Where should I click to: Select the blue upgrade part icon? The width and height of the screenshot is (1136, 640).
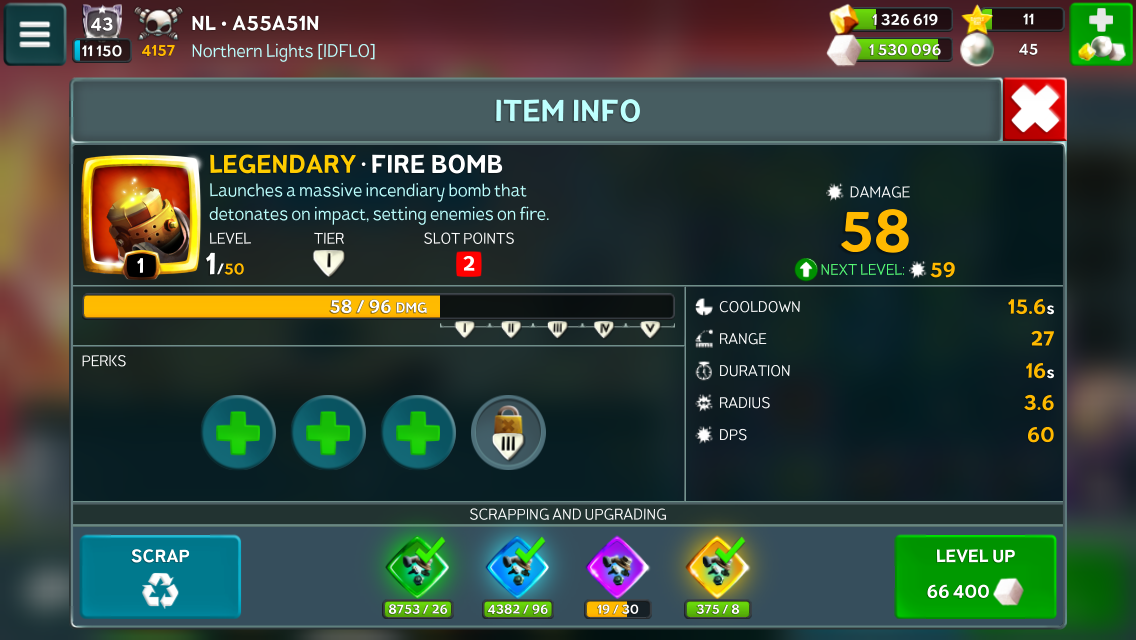coord(517,568)
